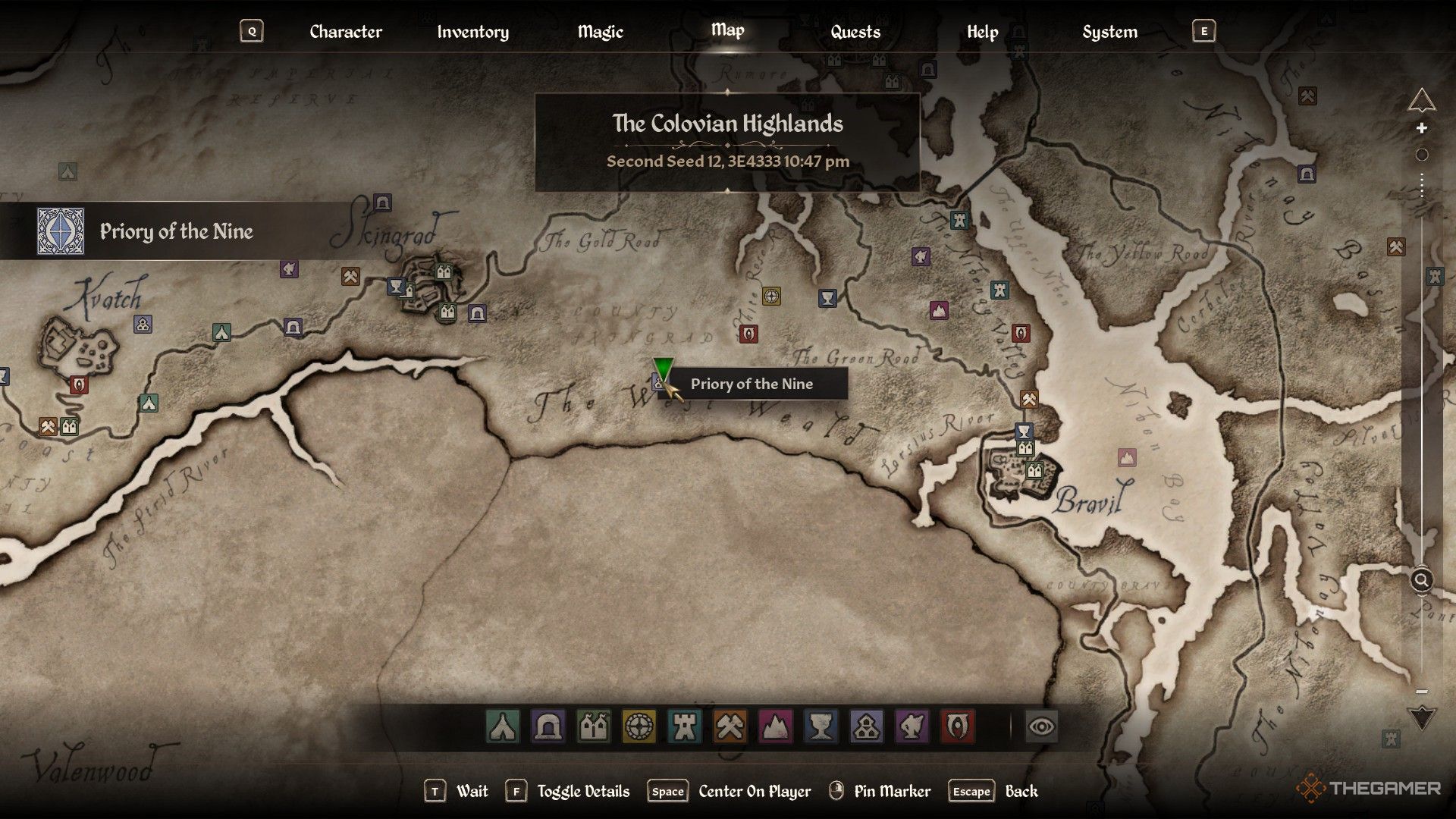
Task: Switch to the System tab
Action: (x=1109, y=32)
